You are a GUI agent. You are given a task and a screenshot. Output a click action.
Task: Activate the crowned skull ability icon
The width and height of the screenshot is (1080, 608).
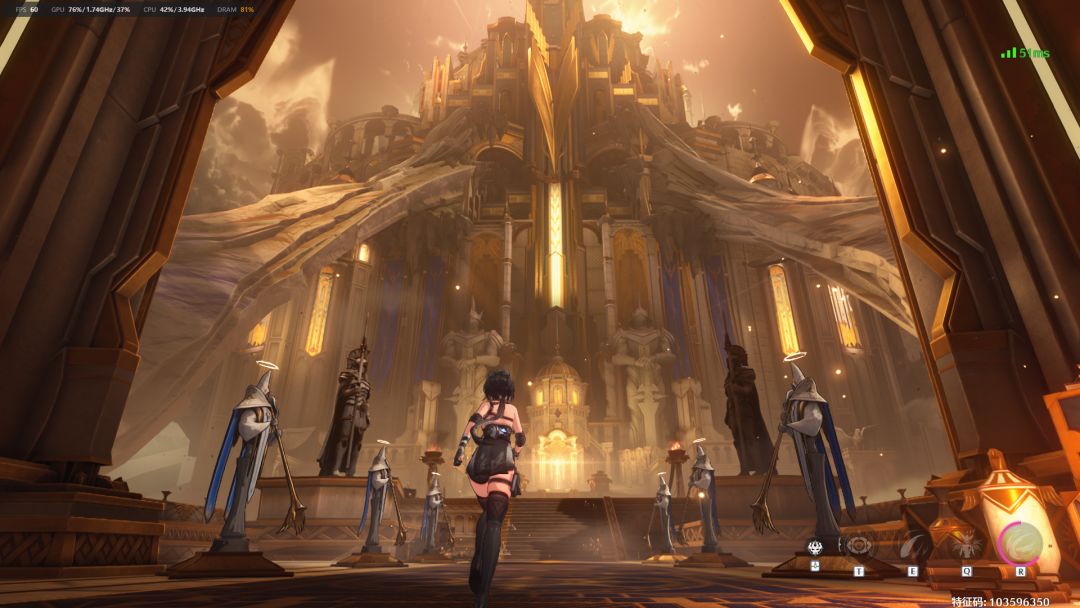tap(815, 546)
